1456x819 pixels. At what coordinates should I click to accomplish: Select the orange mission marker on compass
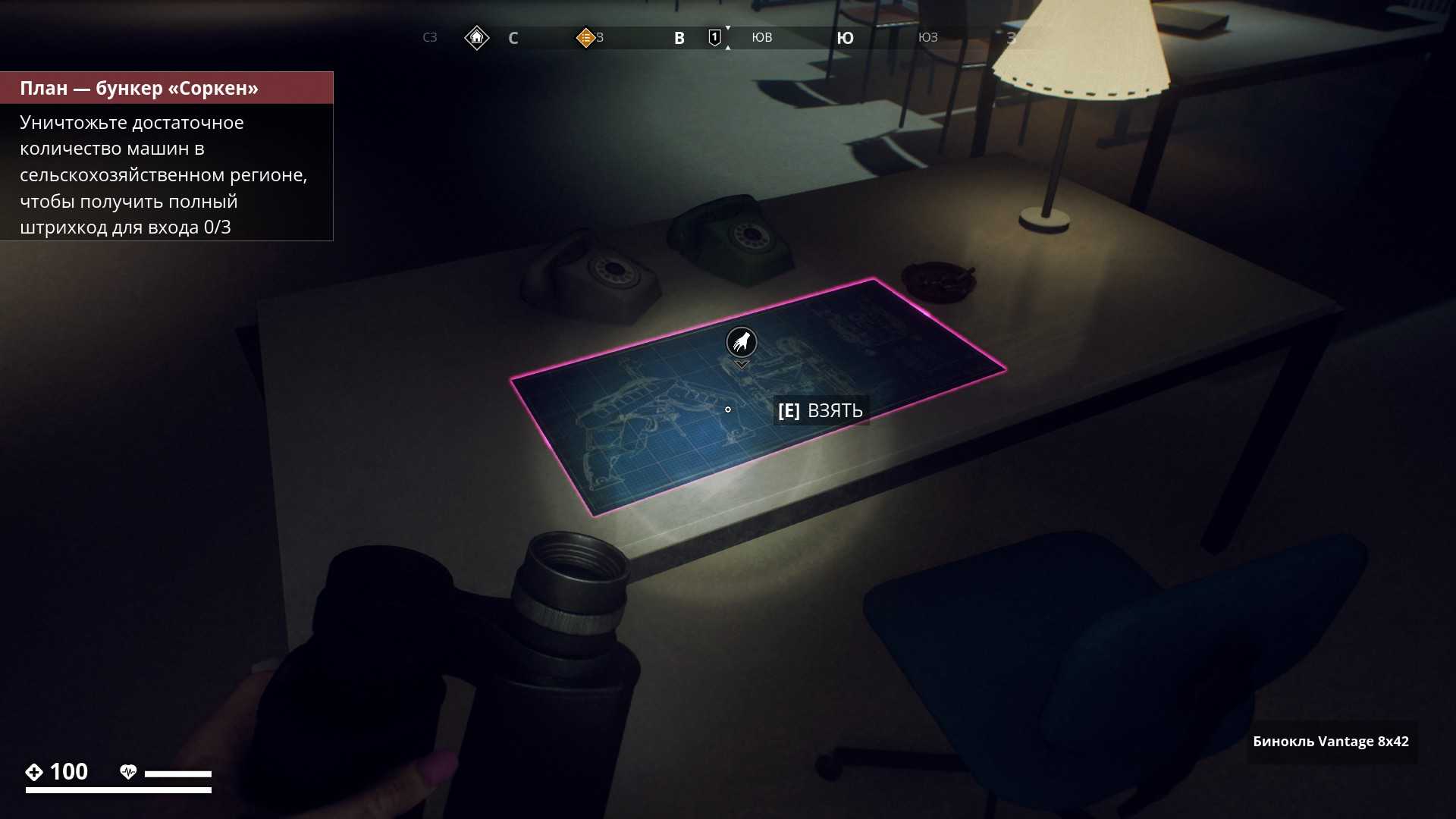pos(585,37)
